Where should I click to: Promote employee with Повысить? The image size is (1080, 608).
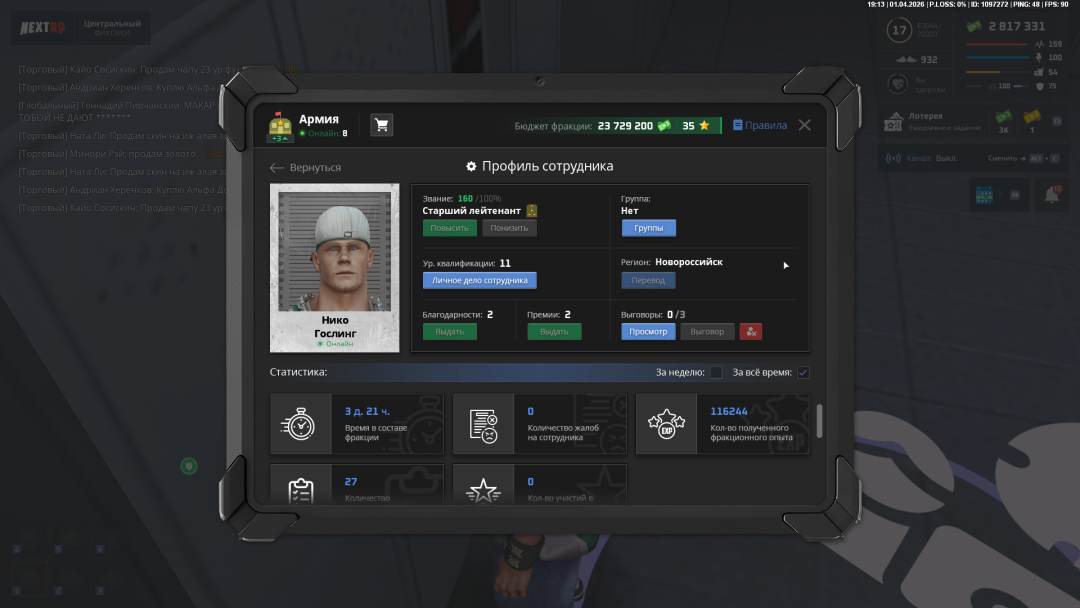[449, 228]
